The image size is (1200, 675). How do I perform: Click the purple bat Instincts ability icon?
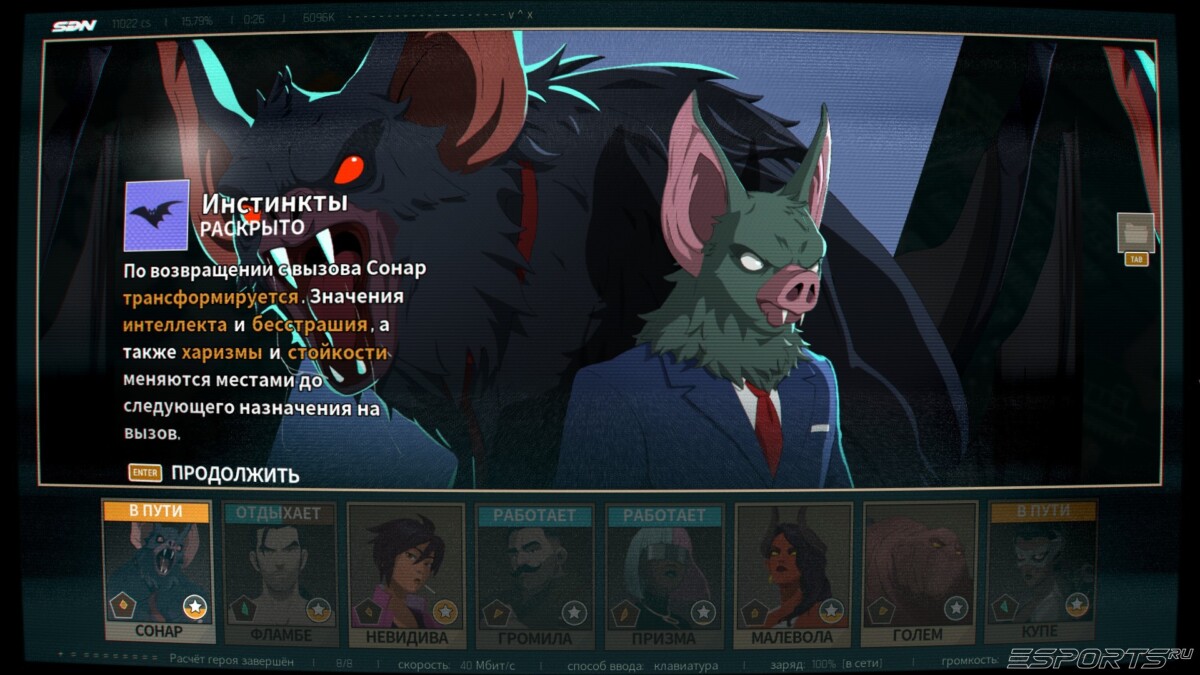click(156, 215)
